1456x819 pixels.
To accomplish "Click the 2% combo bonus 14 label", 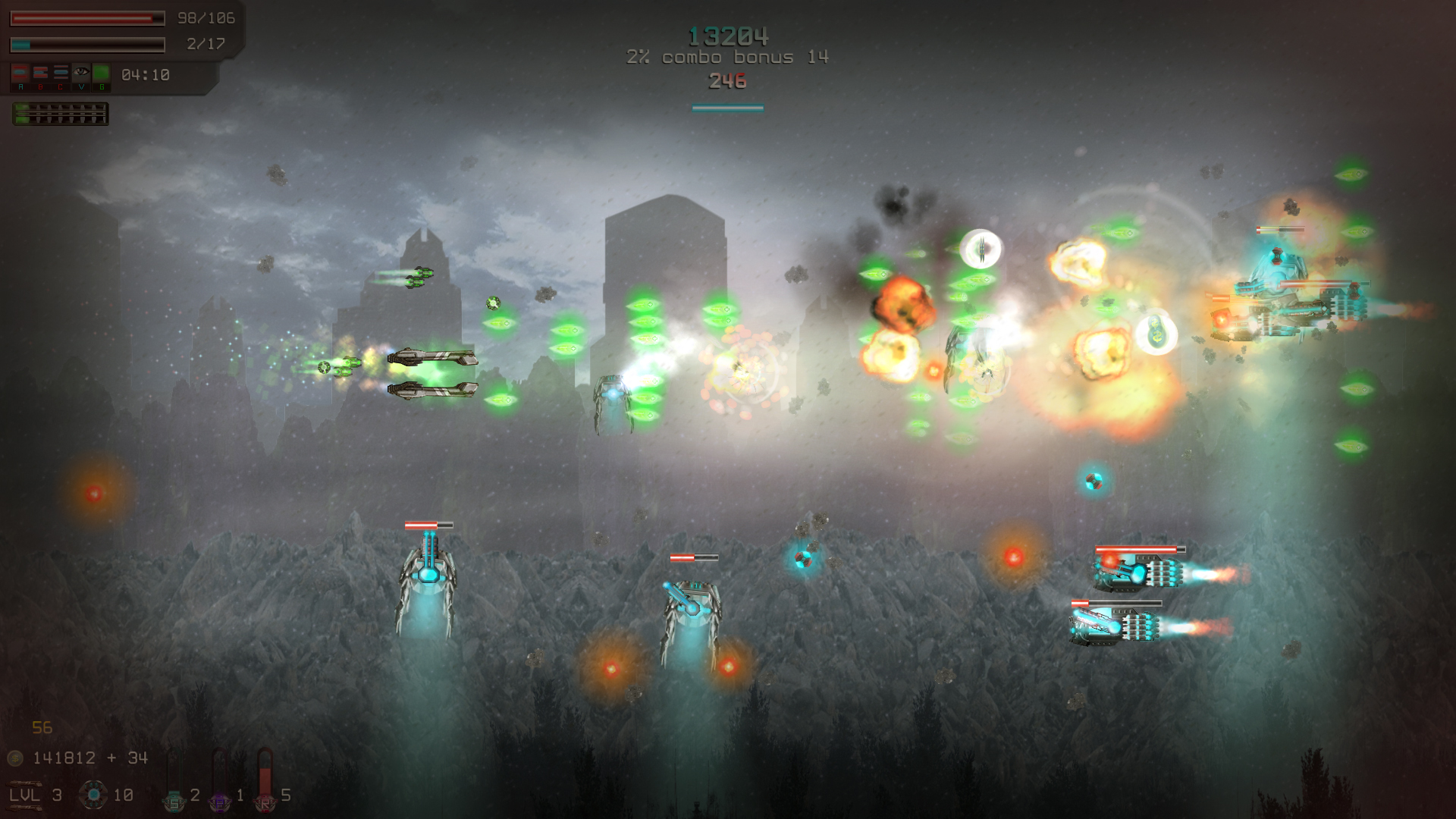I will pyautogui.click(x=727, y=56).
